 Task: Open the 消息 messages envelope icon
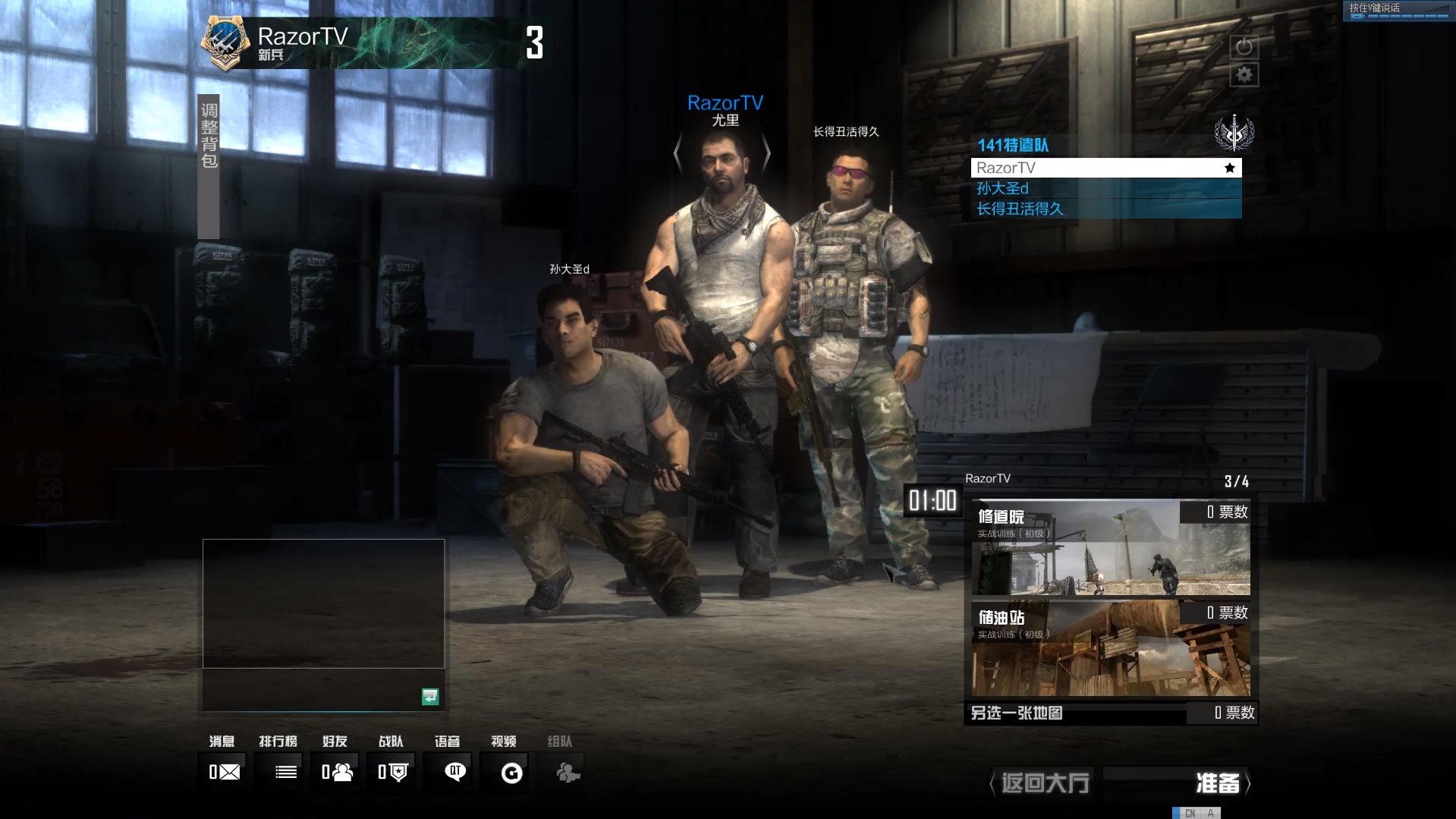(225, 772)
